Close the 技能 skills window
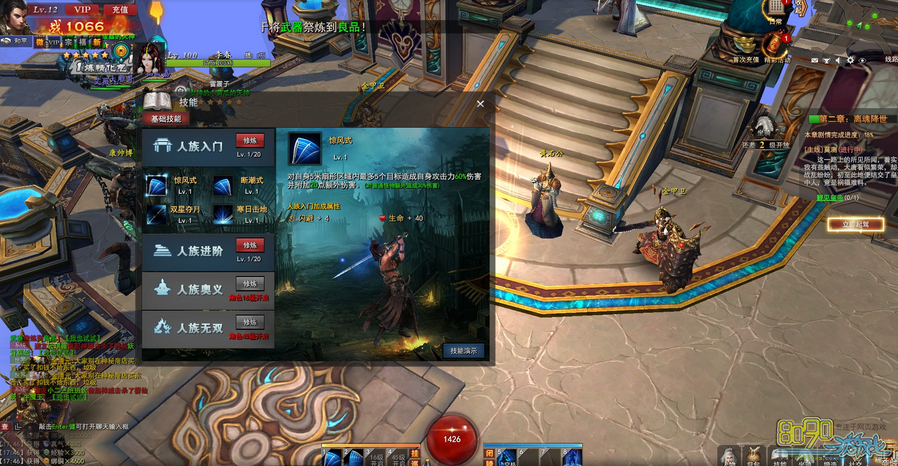The image size is (898, 466). [480, 103]
